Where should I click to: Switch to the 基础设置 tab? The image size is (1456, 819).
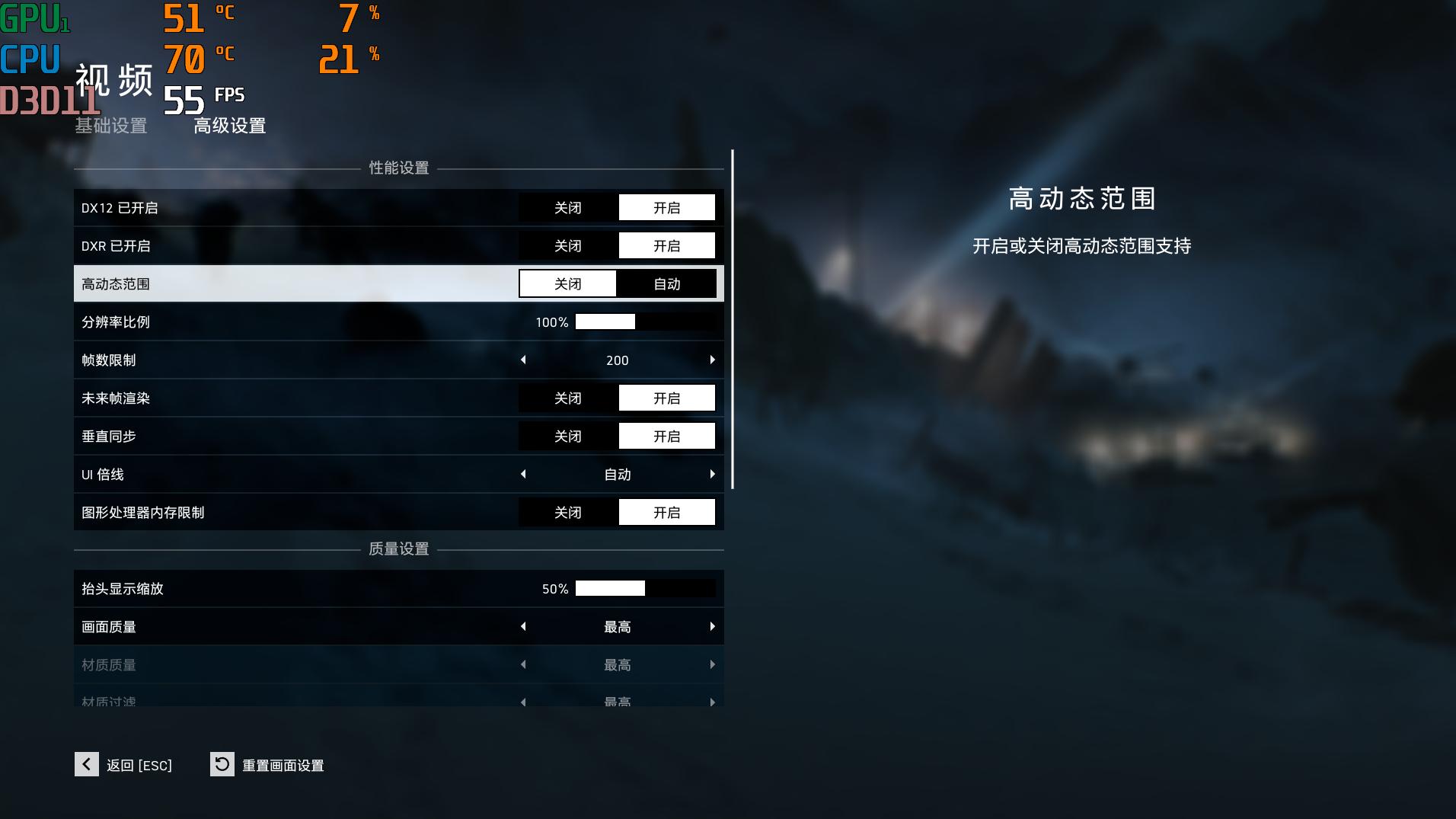point(110,126)
